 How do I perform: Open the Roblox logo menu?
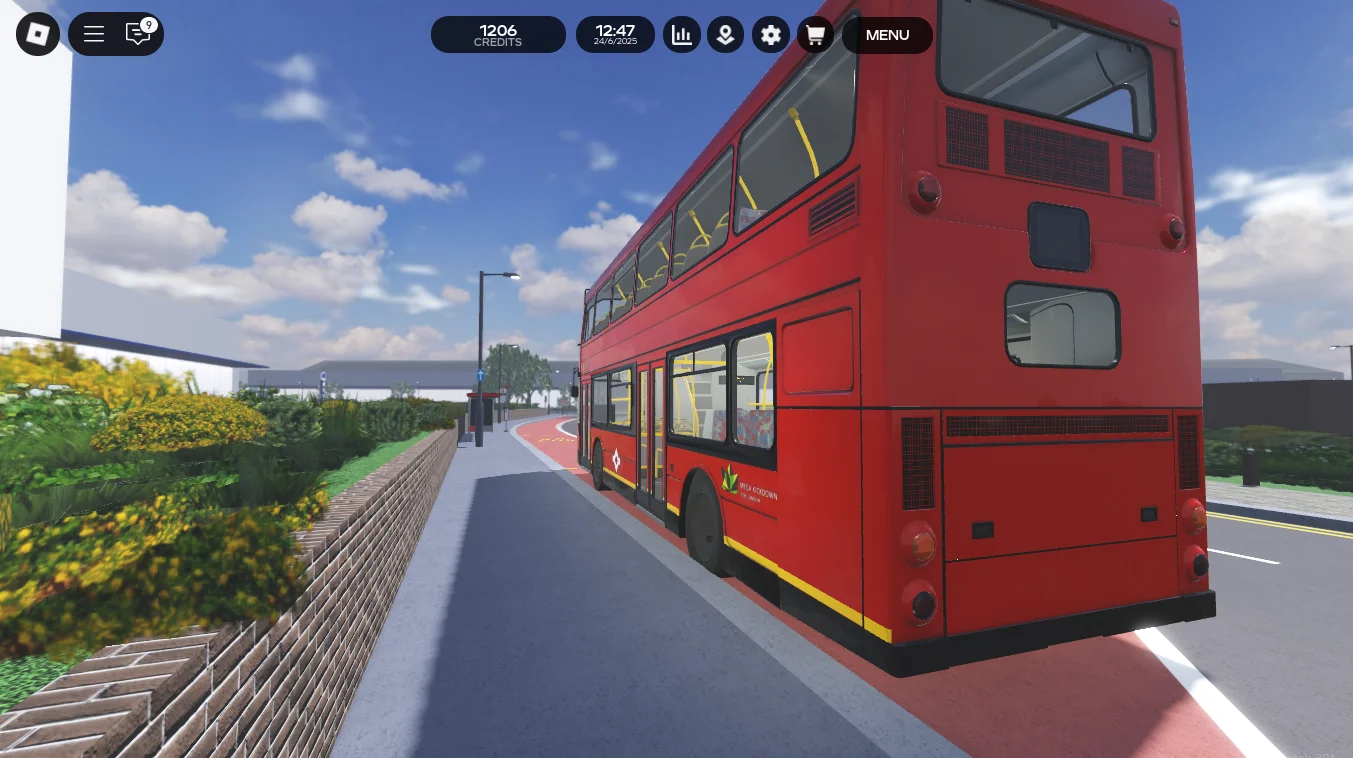[38, 35]
